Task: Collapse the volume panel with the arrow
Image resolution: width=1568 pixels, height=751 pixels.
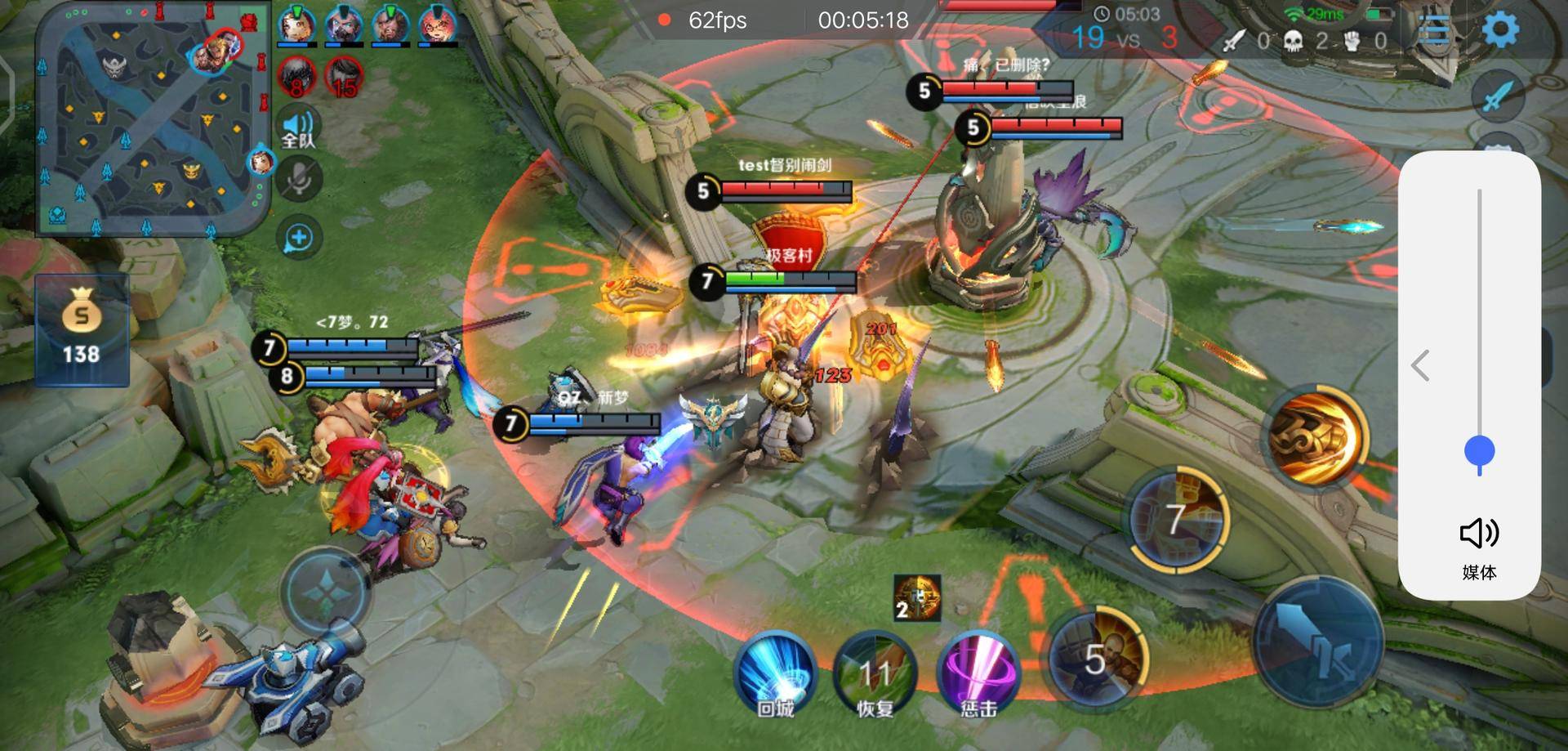Action: [x=1421, y=365]
